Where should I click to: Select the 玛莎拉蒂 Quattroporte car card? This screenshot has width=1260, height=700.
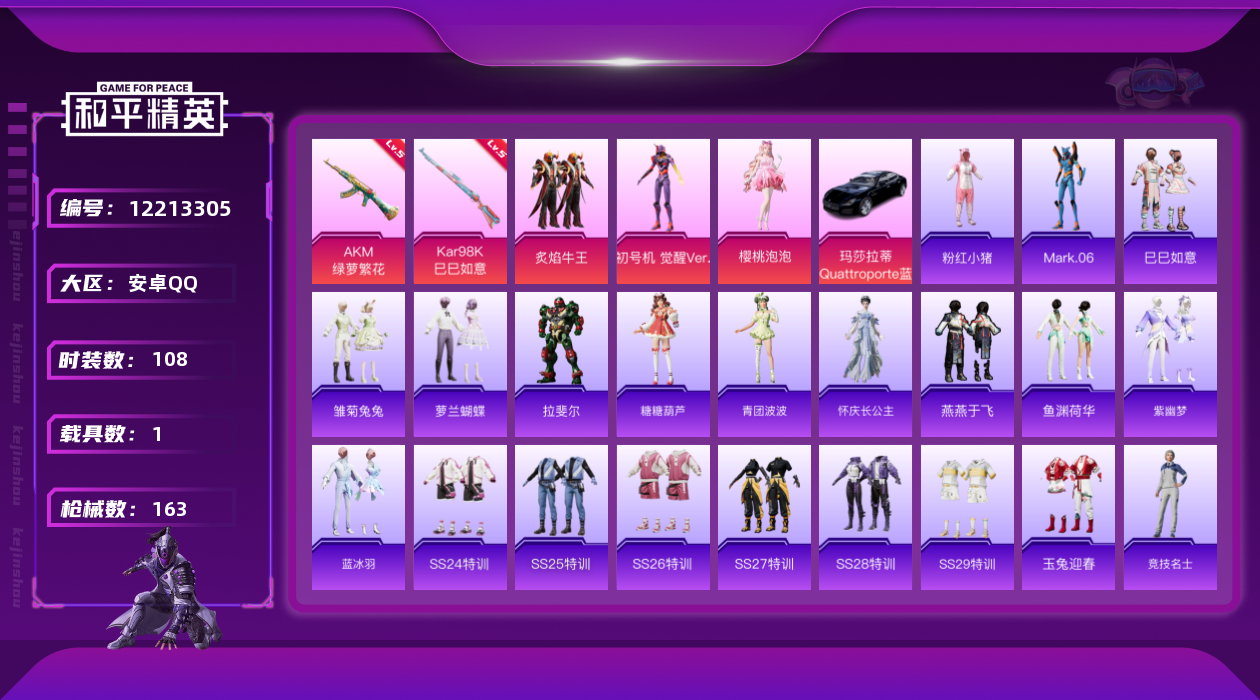(865, 211)
